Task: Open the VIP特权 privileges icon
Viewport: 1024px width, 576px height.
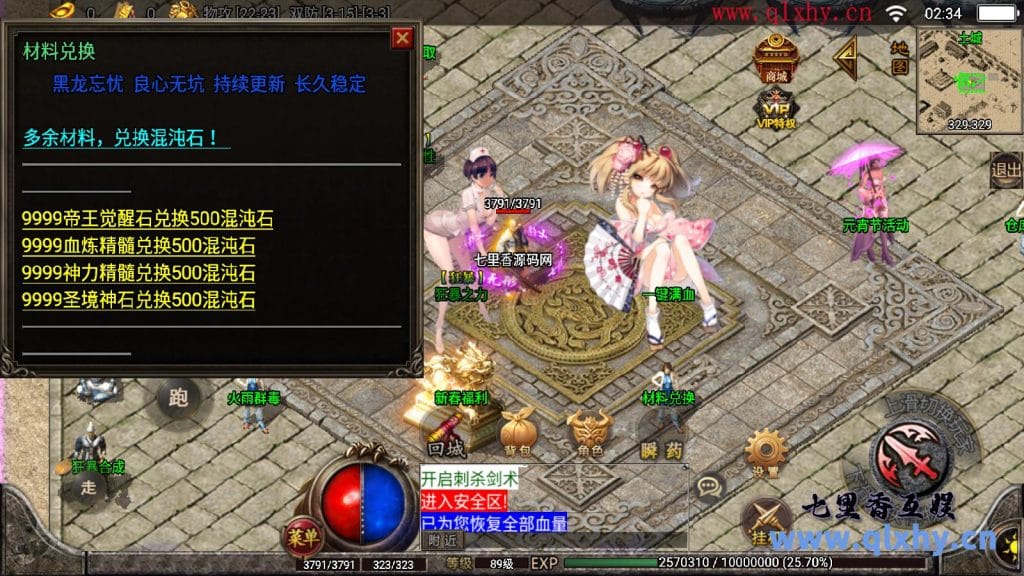Action: tap(775, 109)
